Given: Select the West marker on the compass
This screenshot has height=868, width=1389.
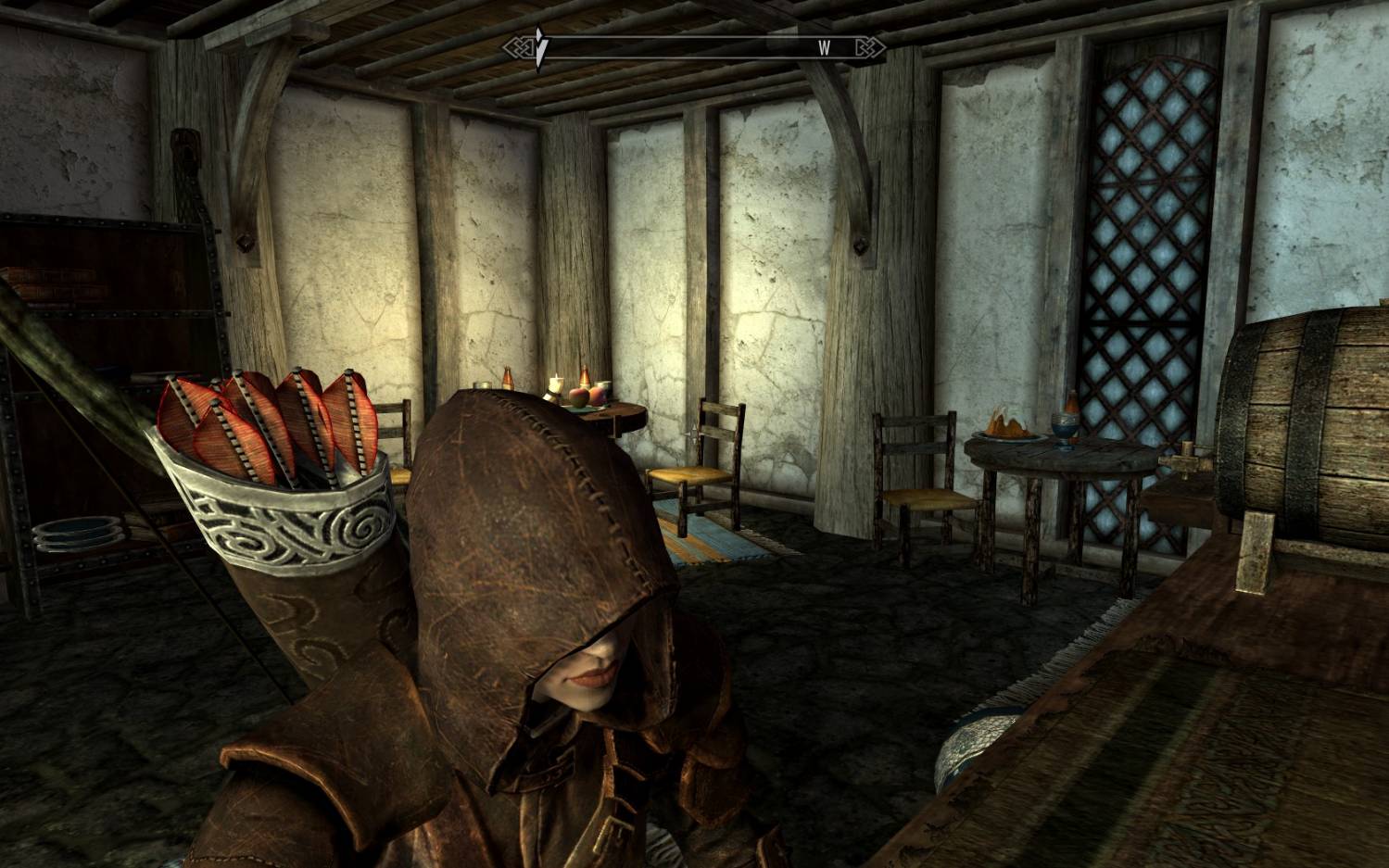Looking at the screenshot, I should pos(824,48).
